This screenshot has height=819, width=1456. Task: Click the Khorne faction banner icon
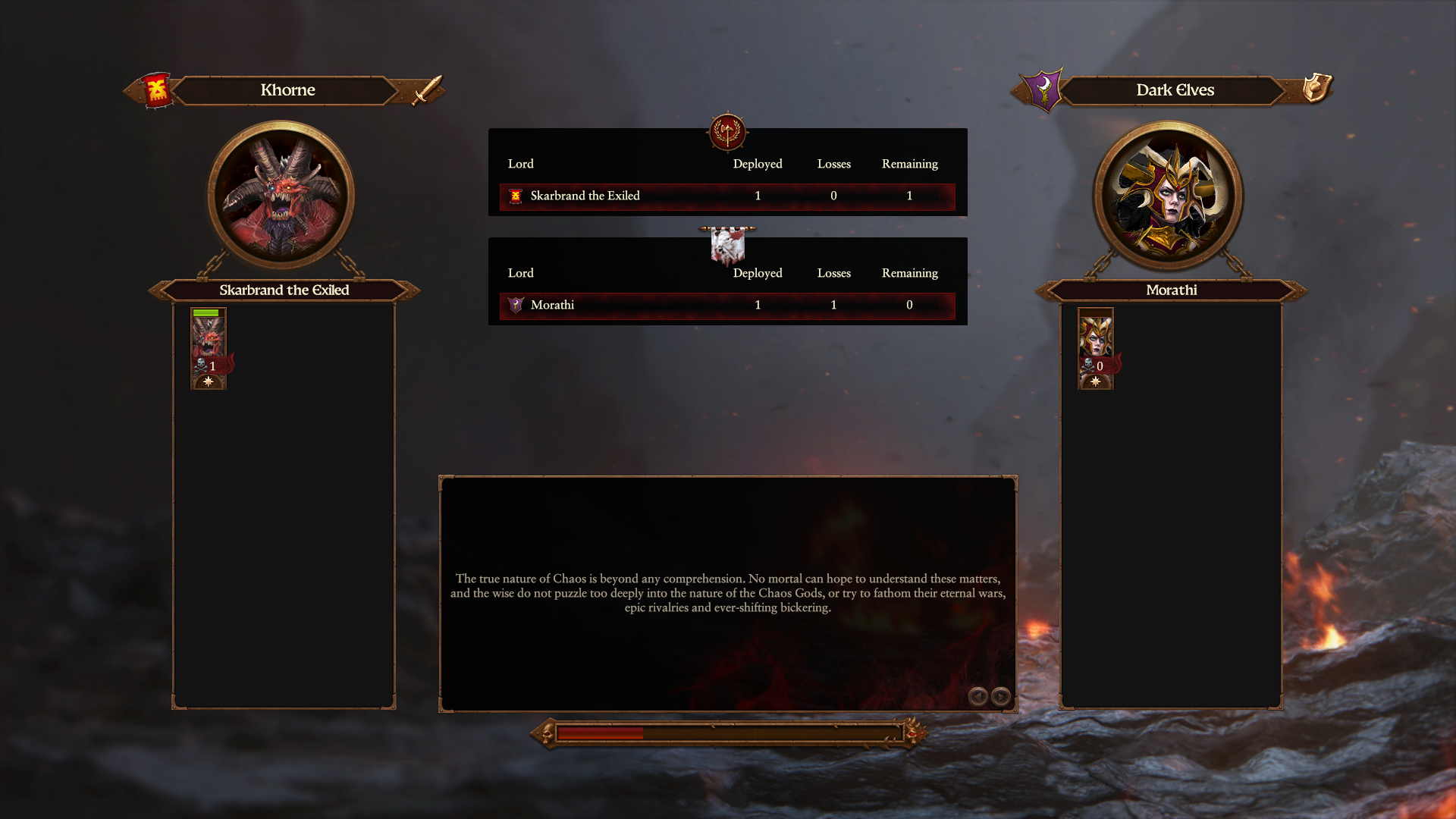(156, 90)
